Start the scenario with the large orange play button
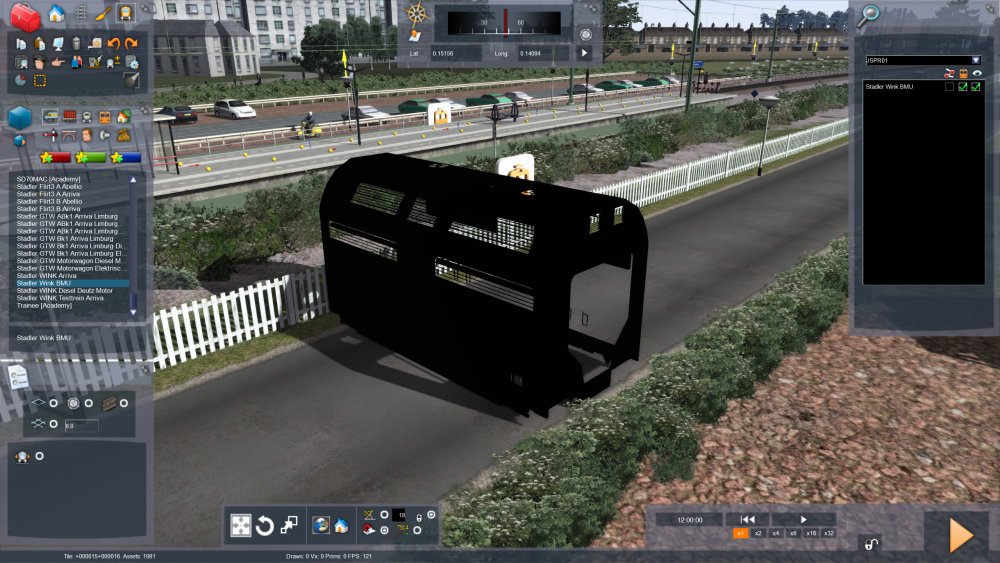The width and height of the screenshot is (1000, 563). 960,536
